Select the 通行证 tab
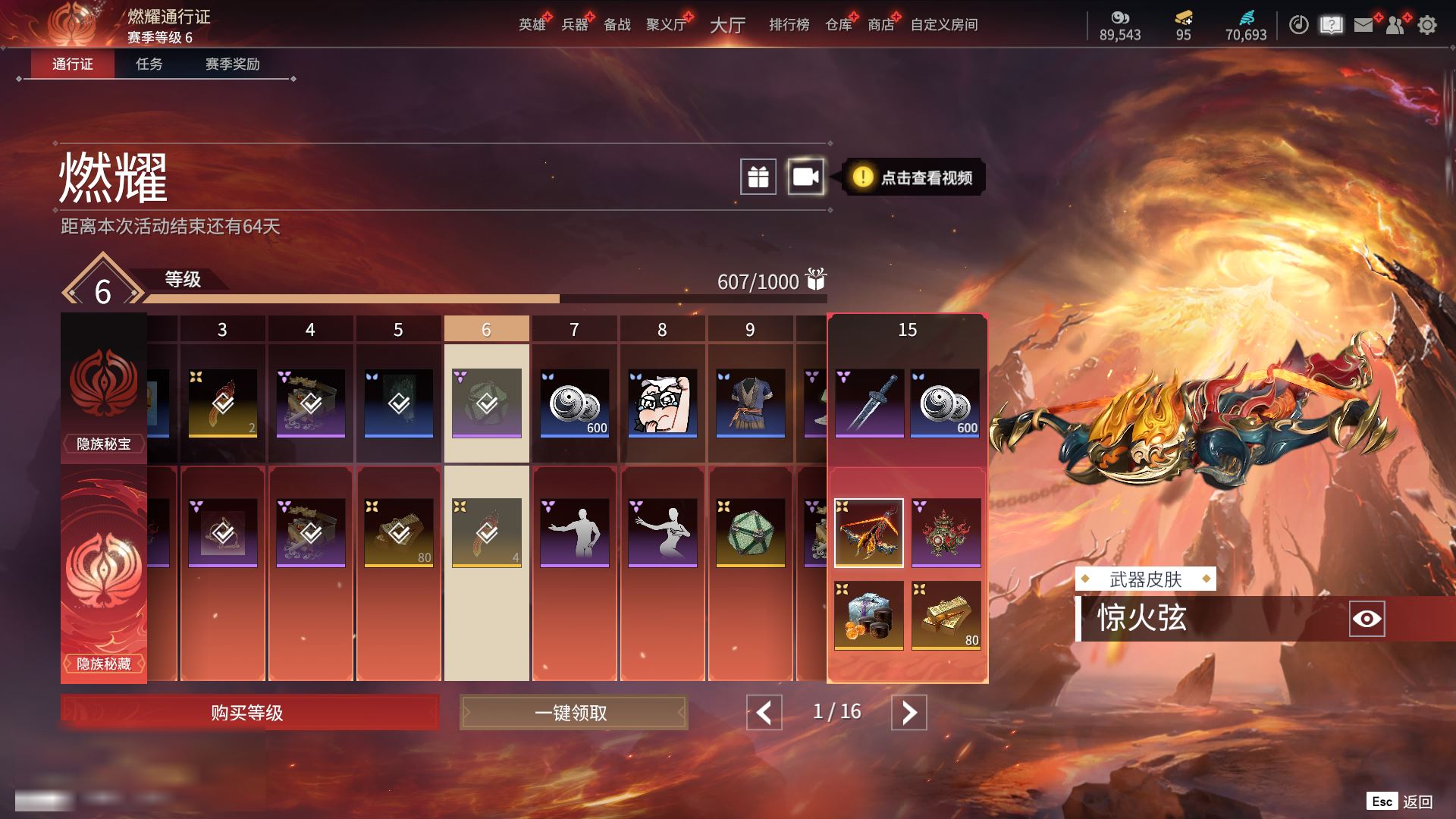This screenshot has height=819, width=1456. (73, 64)
